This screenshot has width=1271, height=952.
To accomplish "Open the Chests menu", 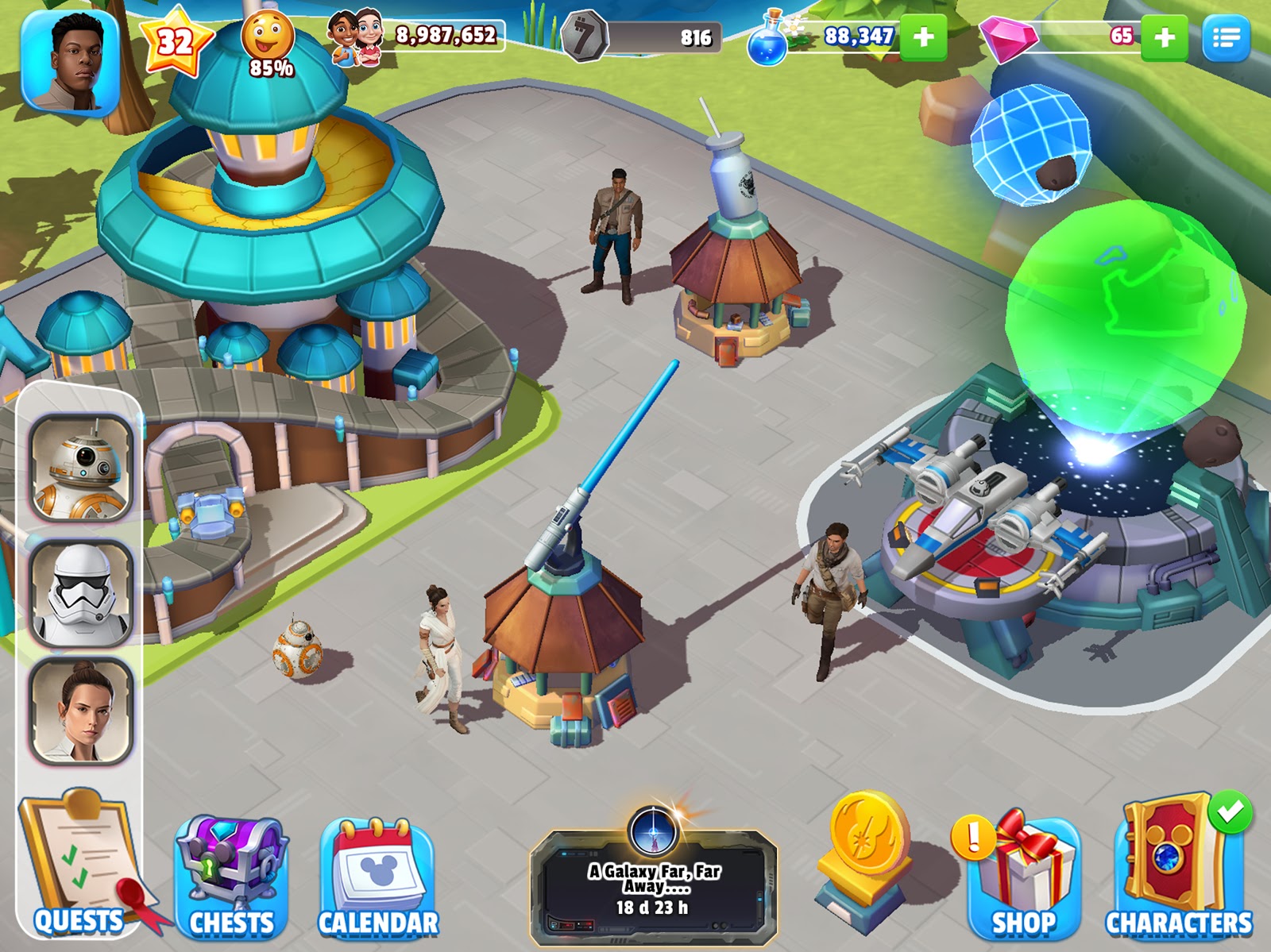I will click(231, 877).
